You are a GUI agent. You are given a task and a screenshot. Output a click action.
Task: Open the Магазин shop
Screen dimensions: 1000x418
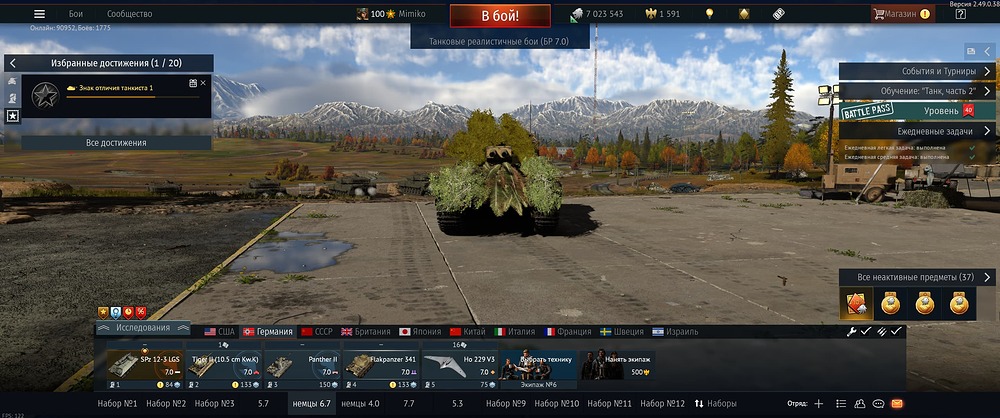pyautogui.click(x=900, y=14)
